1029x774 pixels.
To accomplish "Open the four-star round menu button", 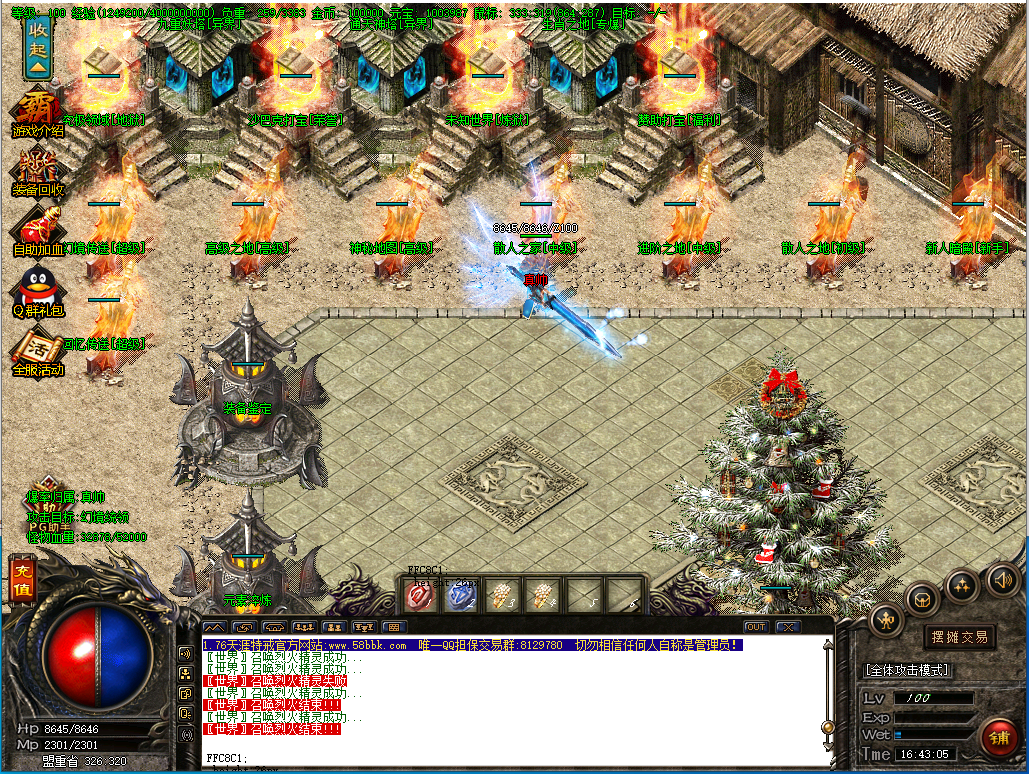I will tap(962, 584).
